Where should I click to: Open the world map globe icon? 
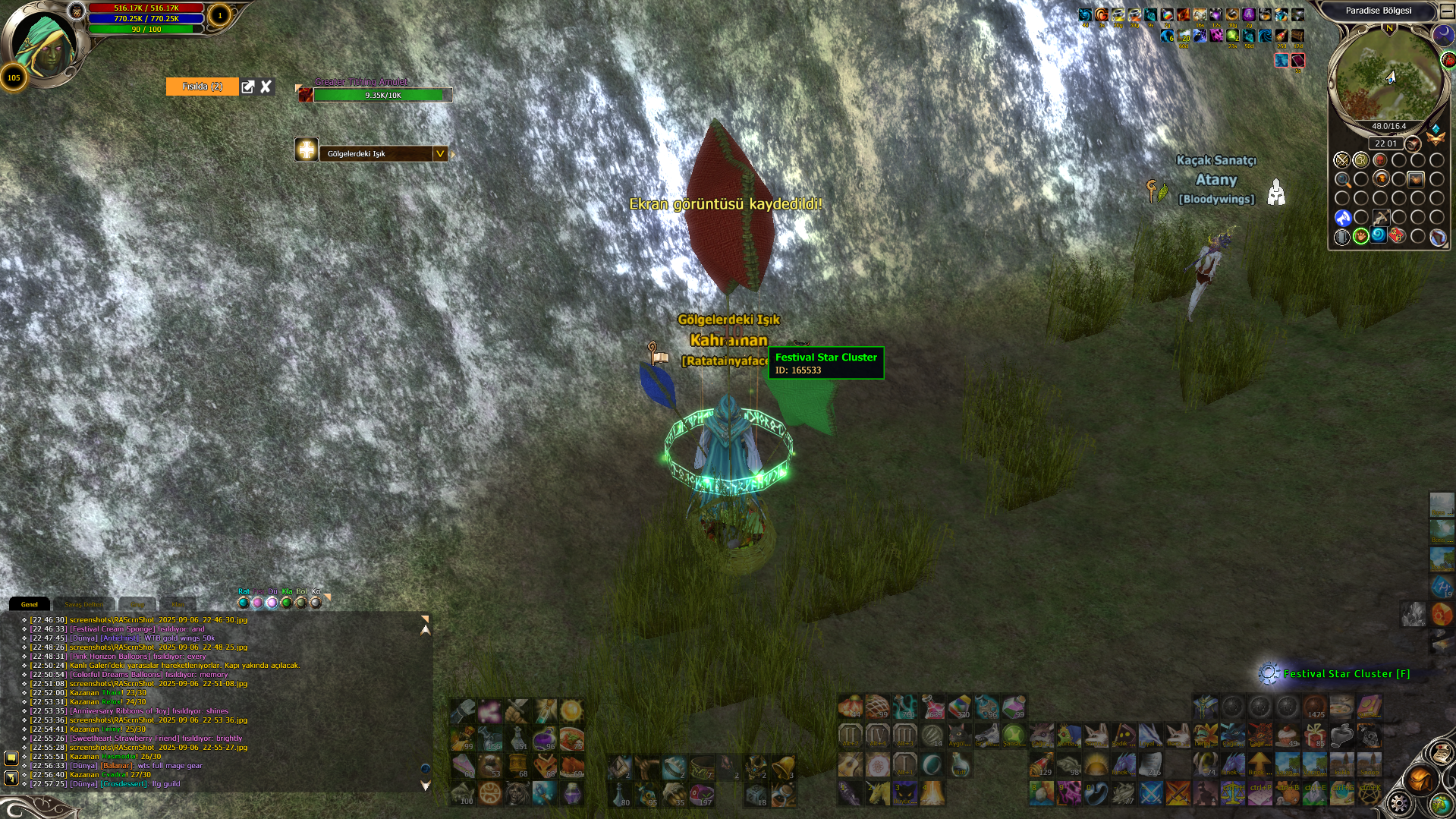[x=1441, y=803]
